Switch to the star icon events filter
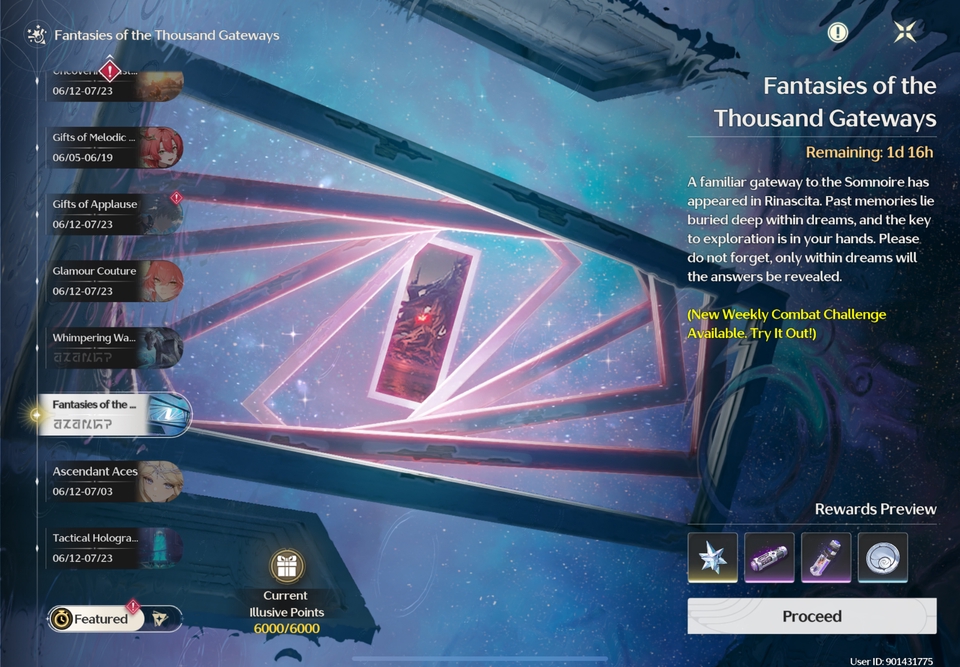The width and height of the screenshot is (960, 667). 162,619
